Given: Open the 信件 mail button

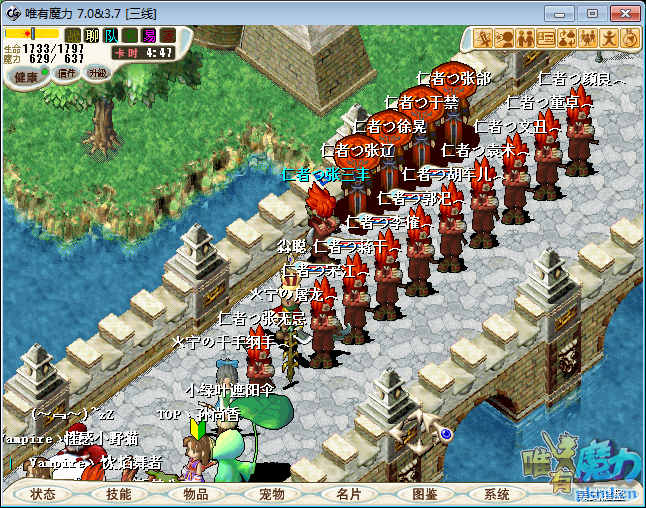Looking at the screenshot, I should [x=68, y=73].
